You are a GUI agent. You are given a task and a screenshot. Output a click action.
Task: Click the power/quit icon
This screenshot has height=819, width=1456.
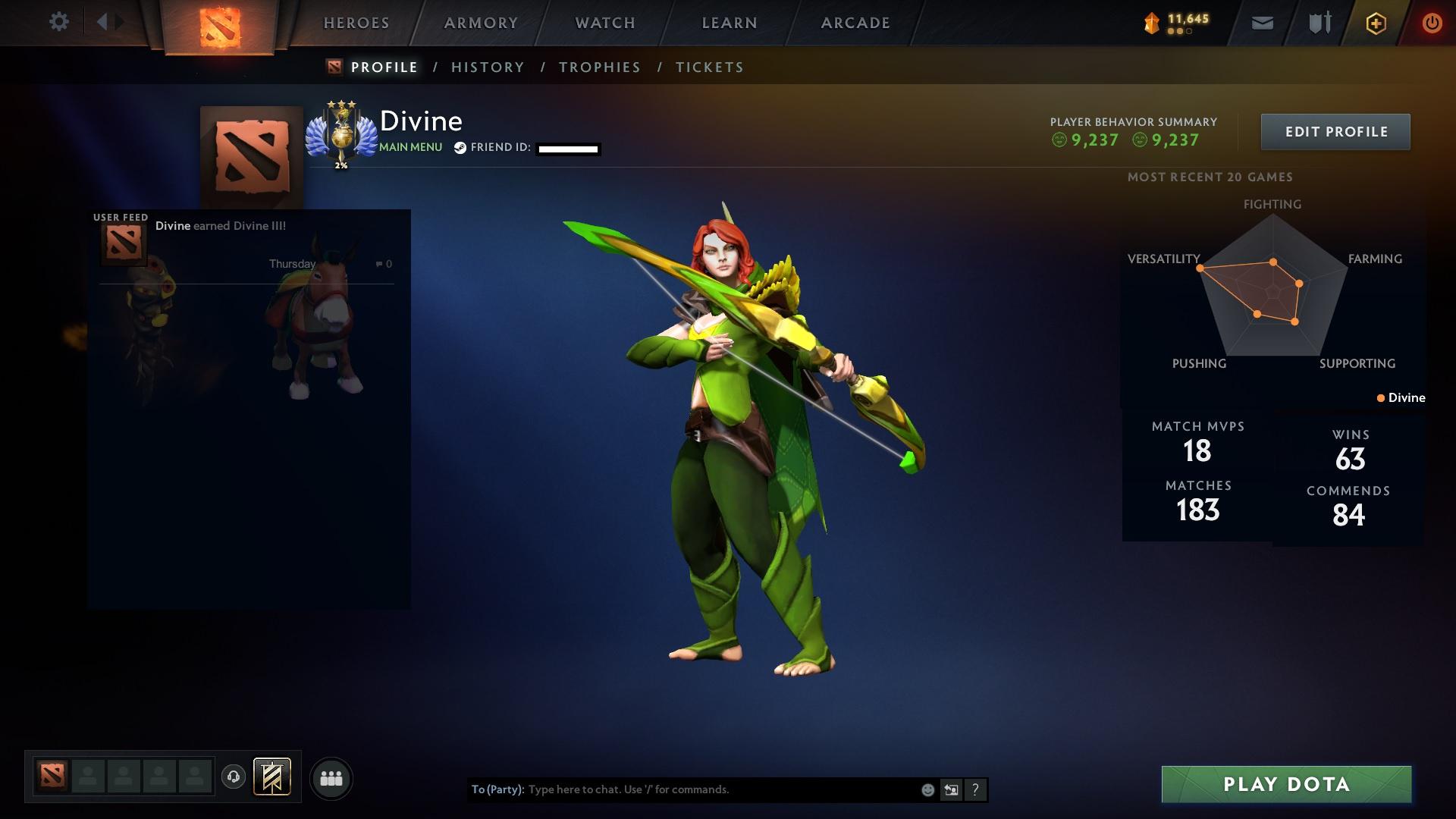point(1432,23)
